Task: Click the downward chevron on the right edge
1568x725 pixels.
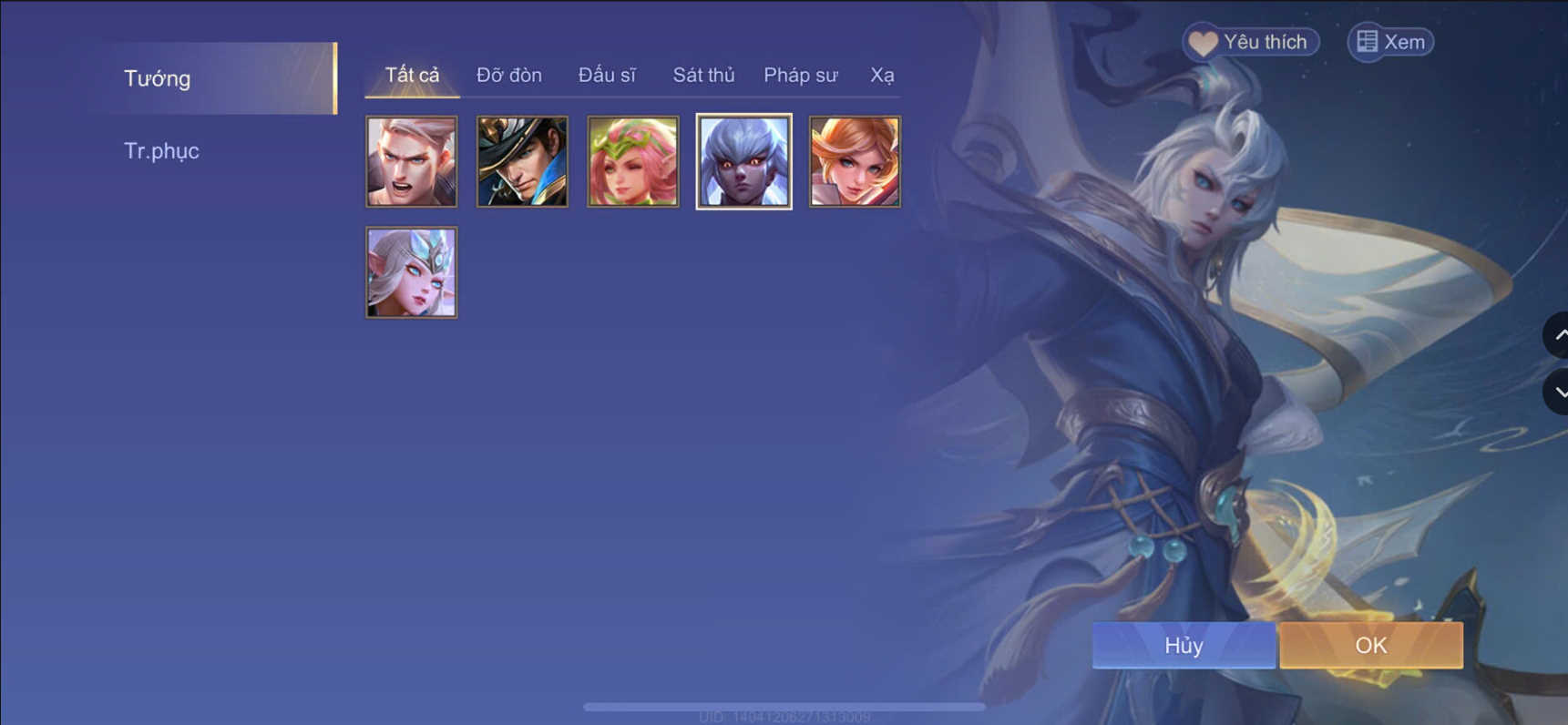Action: pos(1560,392)
